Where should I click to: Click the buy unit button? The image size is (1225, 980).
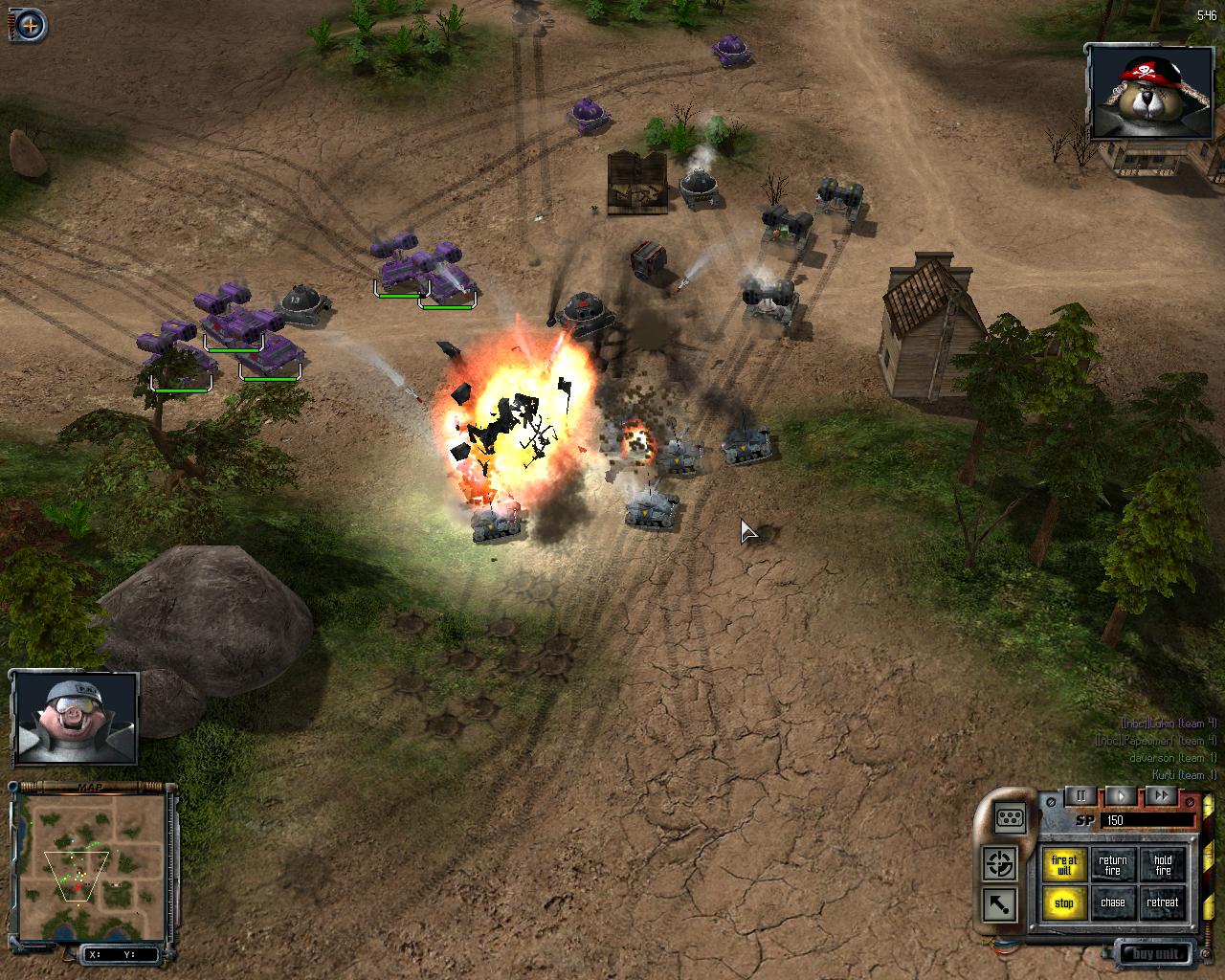point(1155,953)
